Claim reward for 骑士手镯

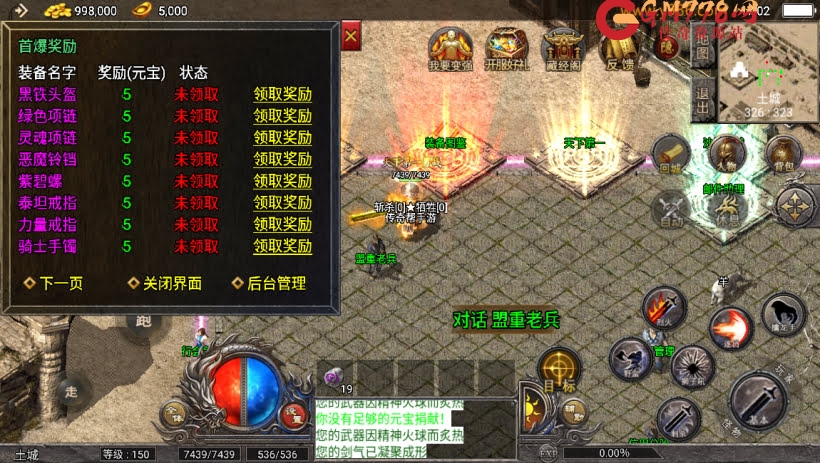click(x=282, y=246)
